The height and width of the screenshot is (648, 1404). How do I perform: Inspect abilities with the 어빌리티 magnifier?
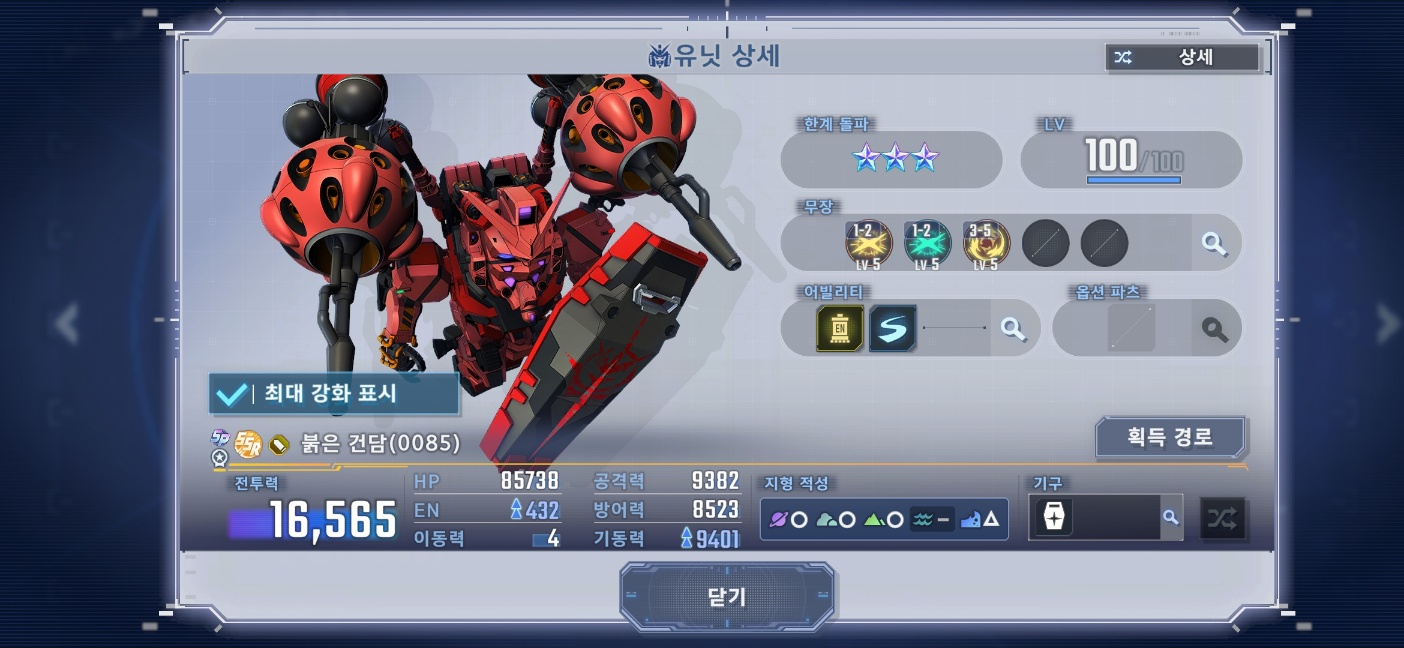(1013, 328)
